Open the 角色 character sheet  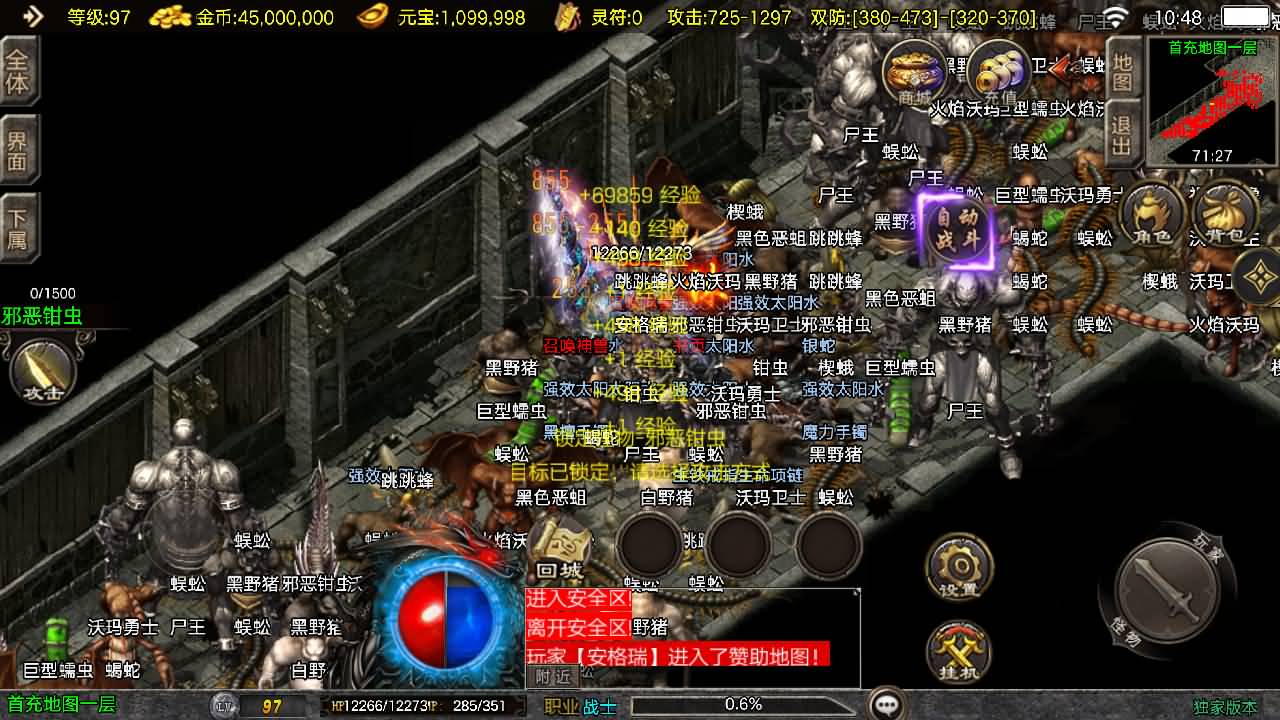coord(1153,214)
